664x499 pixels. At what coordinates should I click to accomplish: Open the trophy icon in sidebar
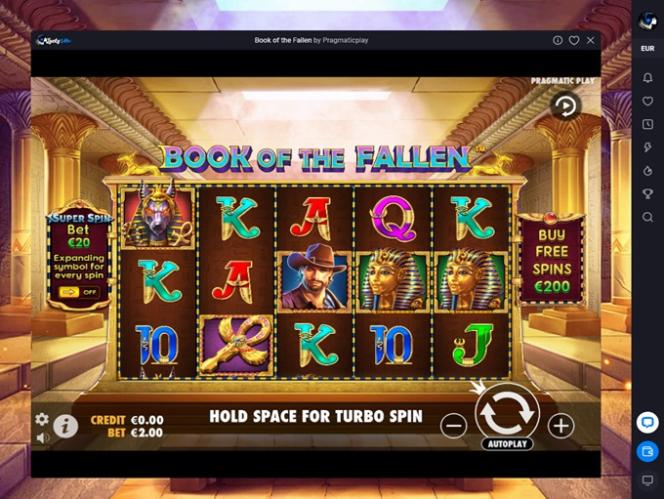tap(647, 194)
